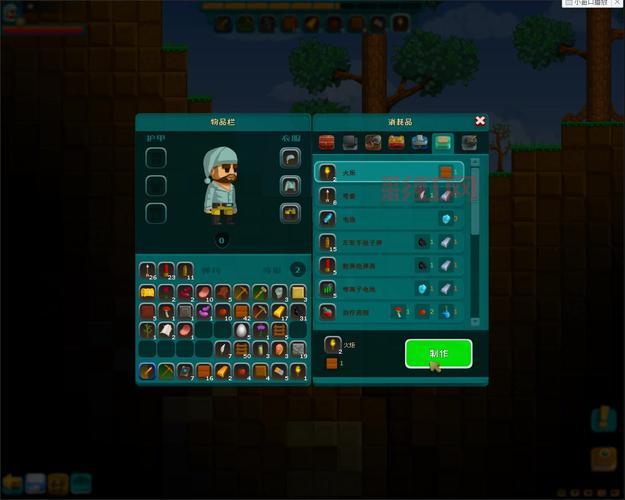Click the gold ingot stack of 17
The height and width of the screenshot is (500, 625).
pos(280,311)
